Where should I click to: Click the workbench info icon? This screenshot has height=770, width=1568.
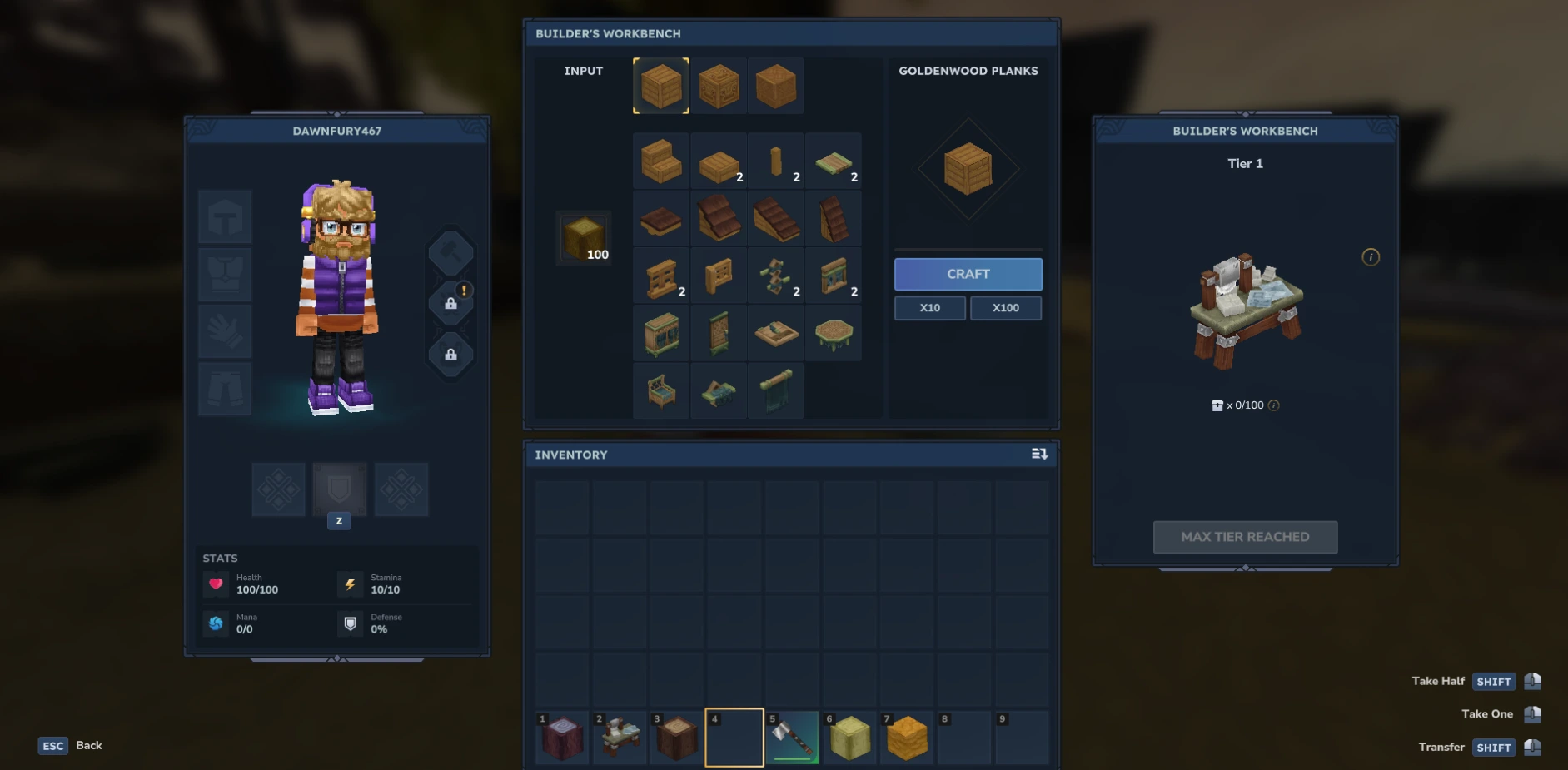[x=1371, y=257]
